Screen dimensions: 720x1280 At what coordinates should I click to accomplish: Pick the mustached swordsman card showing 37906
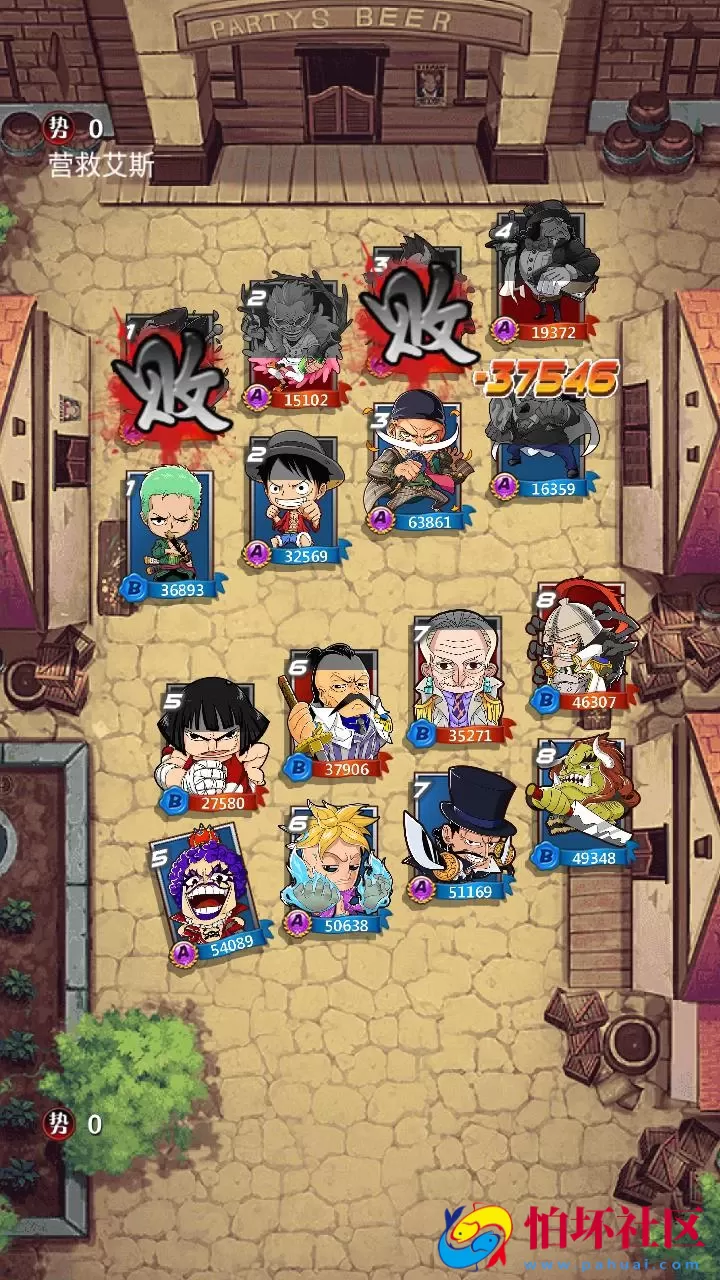[x=330, y=712]
